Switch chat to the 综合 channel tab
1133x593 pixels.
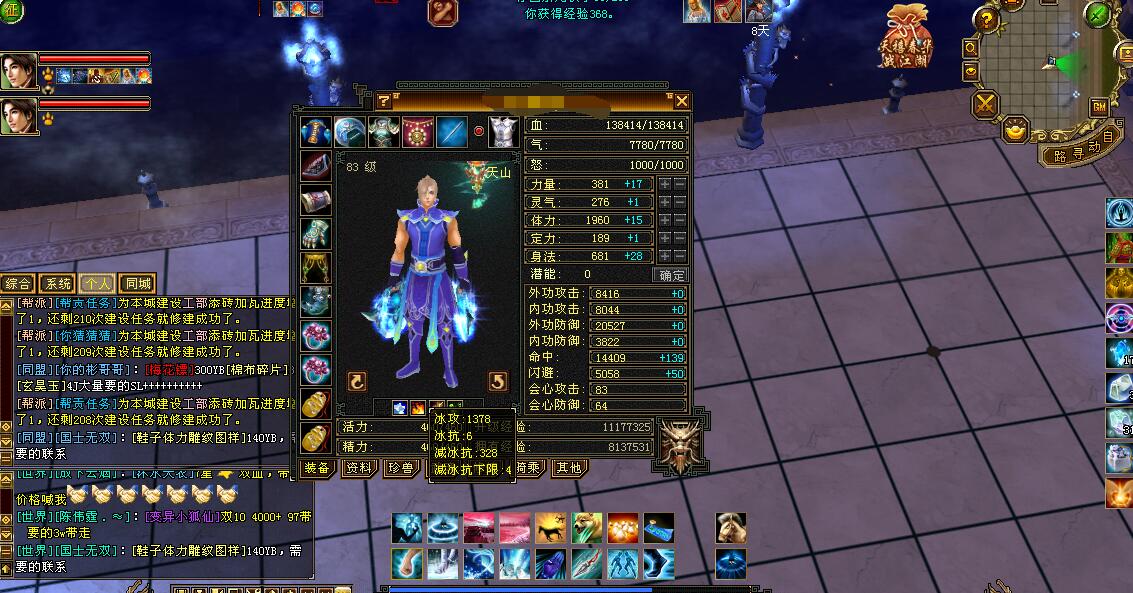pos(17,283)
